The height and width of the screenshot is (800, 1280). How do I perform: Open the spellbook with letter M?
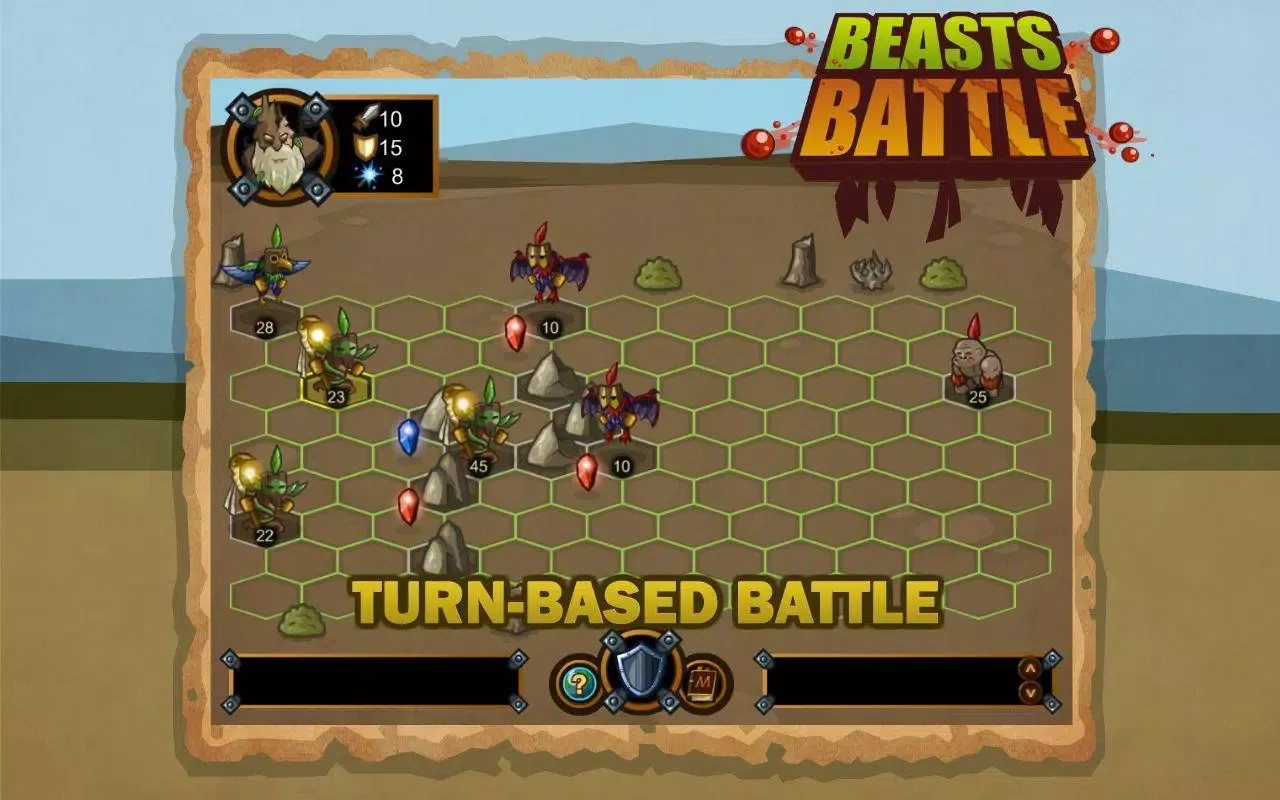tap(703, 683)
